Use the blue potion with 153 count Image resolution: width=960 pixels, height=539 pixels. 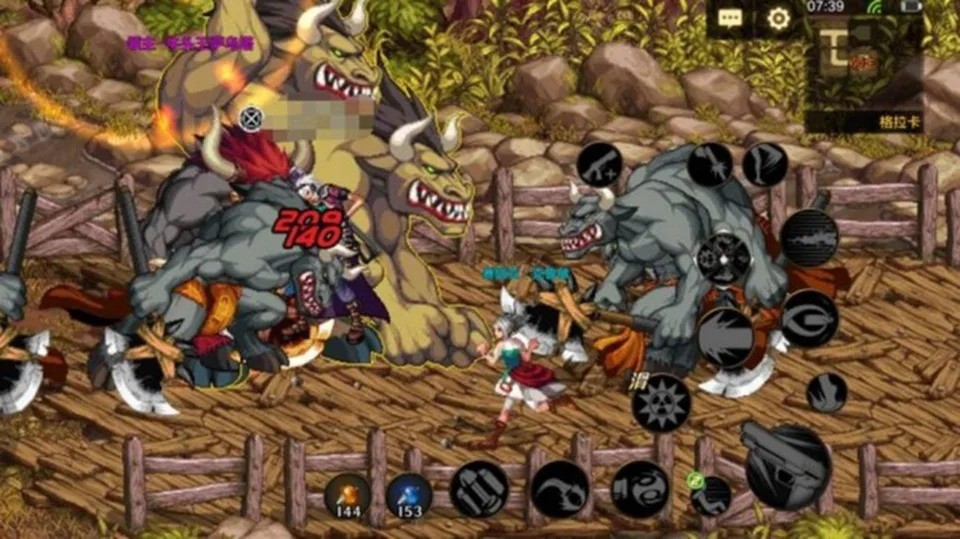click(409, 495)
